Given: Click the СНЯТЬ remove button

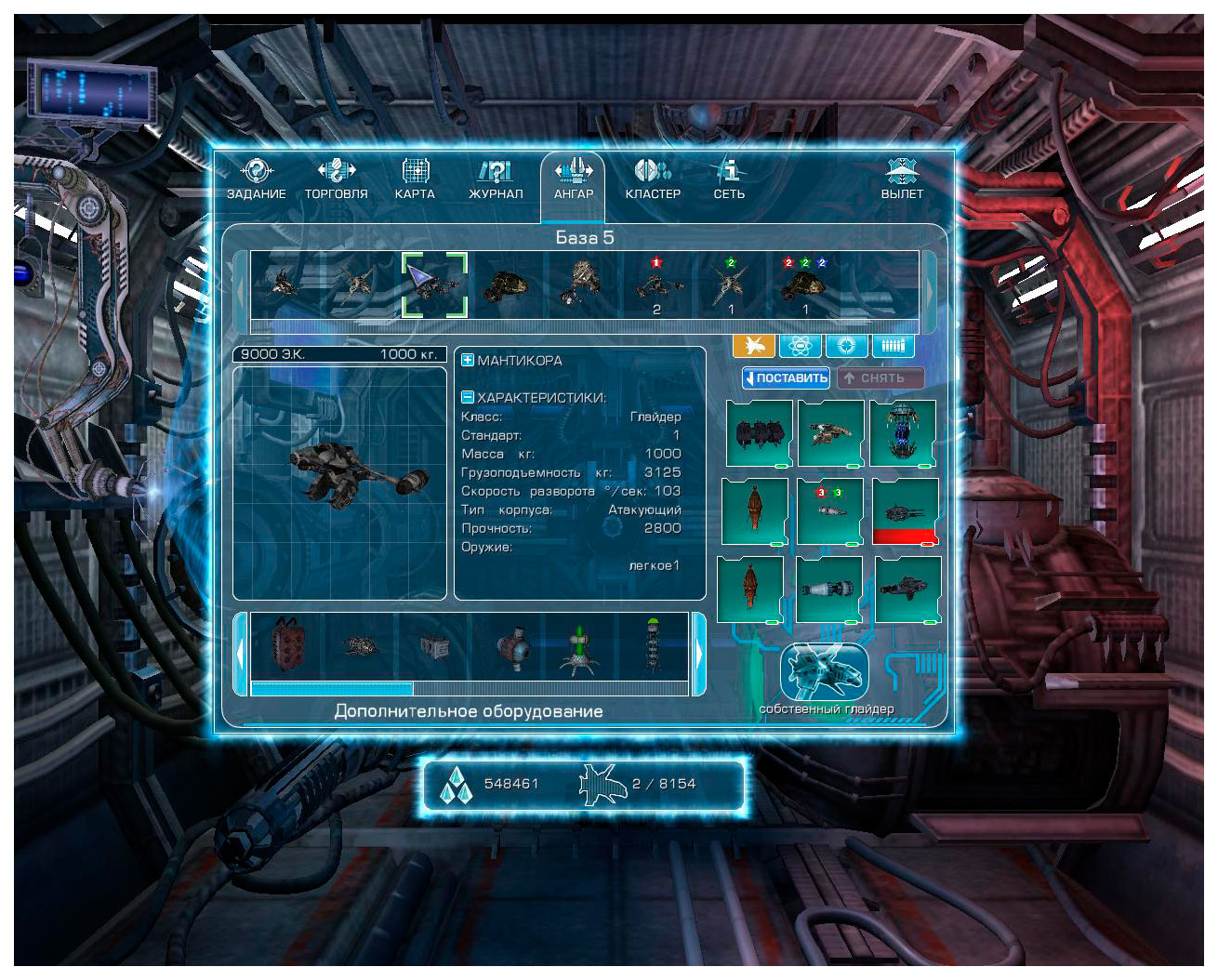Looking at the screenshot, I should coord(880,377).
